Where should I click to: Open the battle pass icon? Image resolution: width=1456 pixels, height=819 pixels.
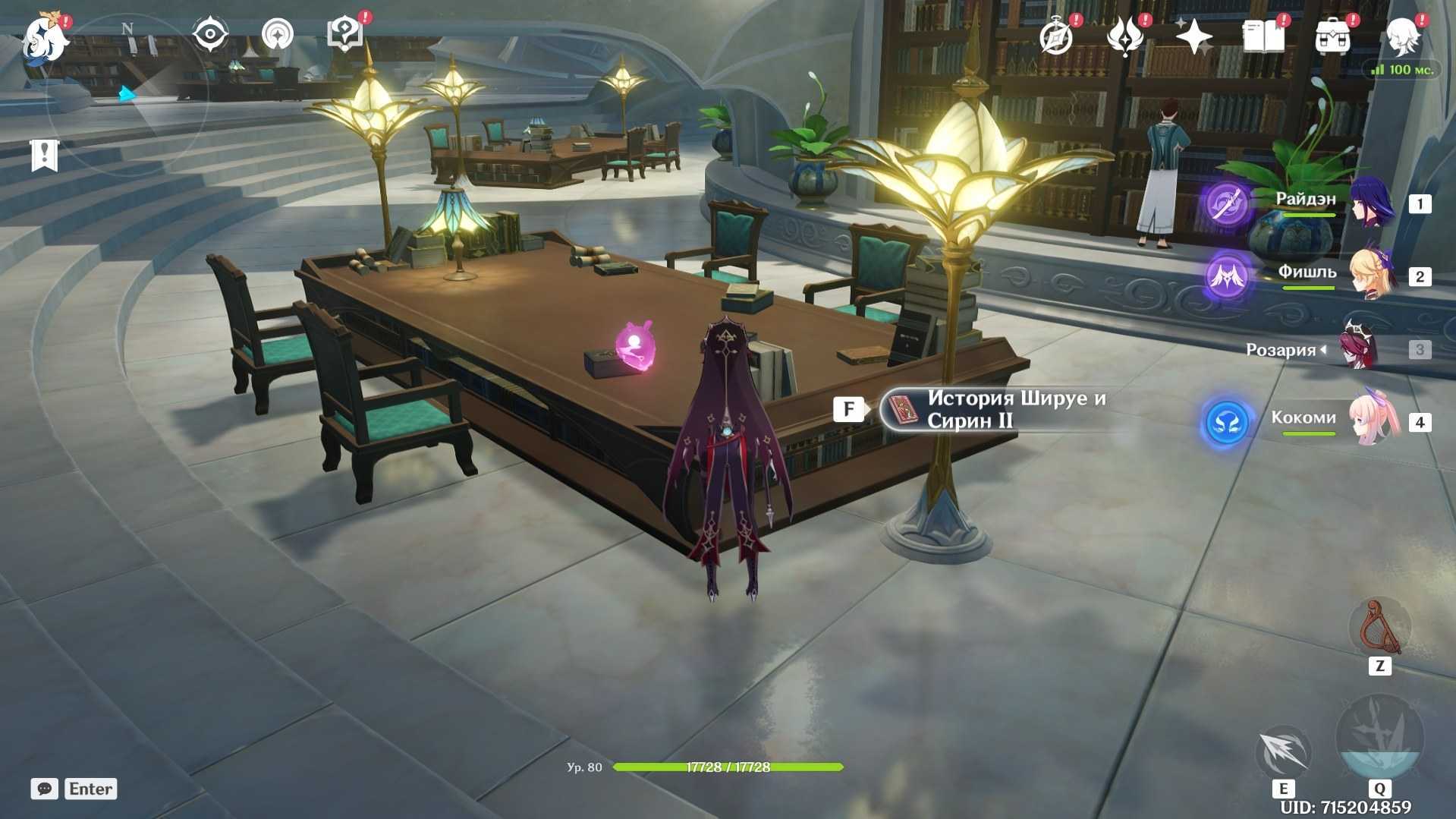[1125, 36]
